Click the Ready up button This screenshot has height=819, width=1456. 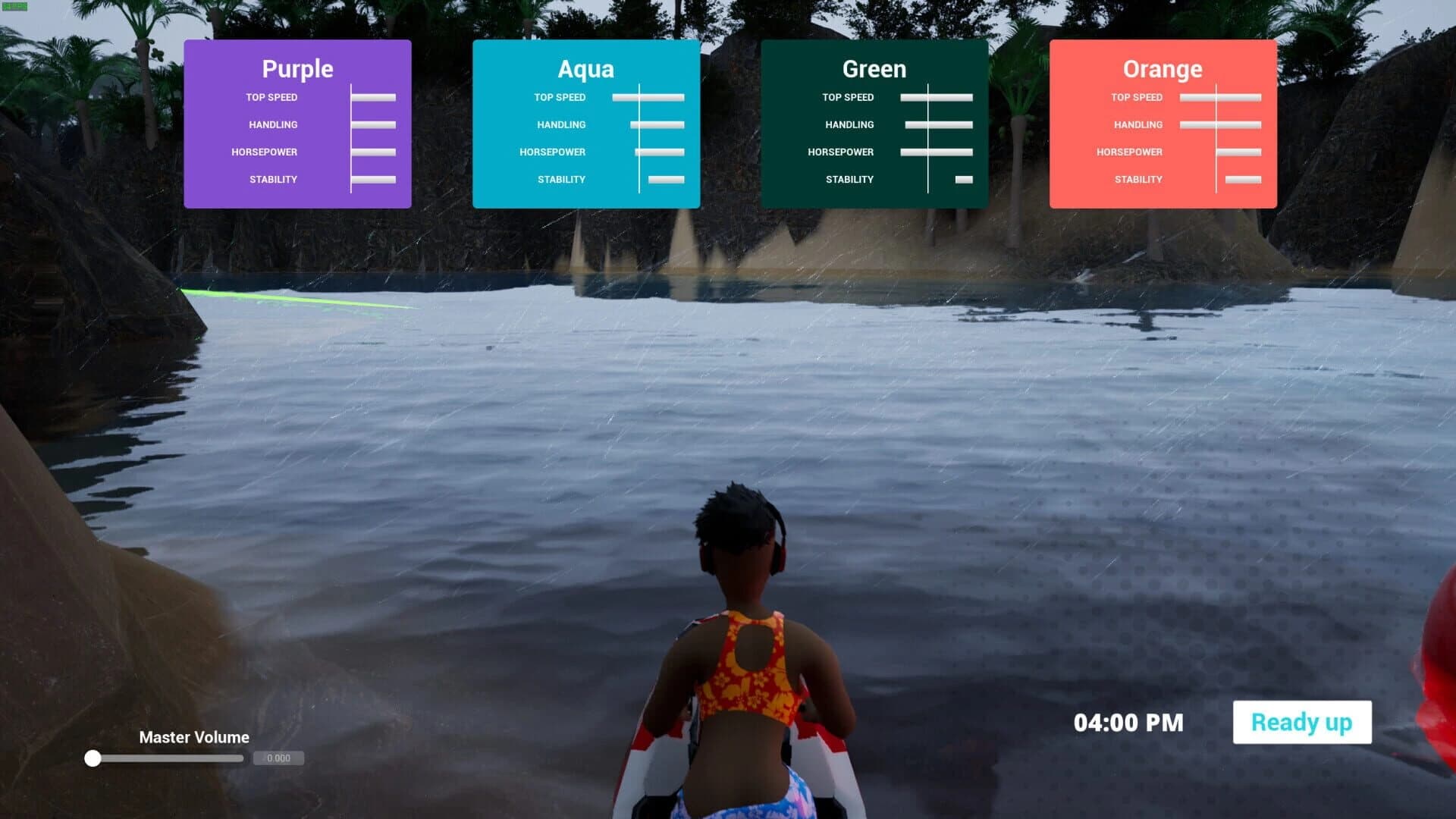1301,722
